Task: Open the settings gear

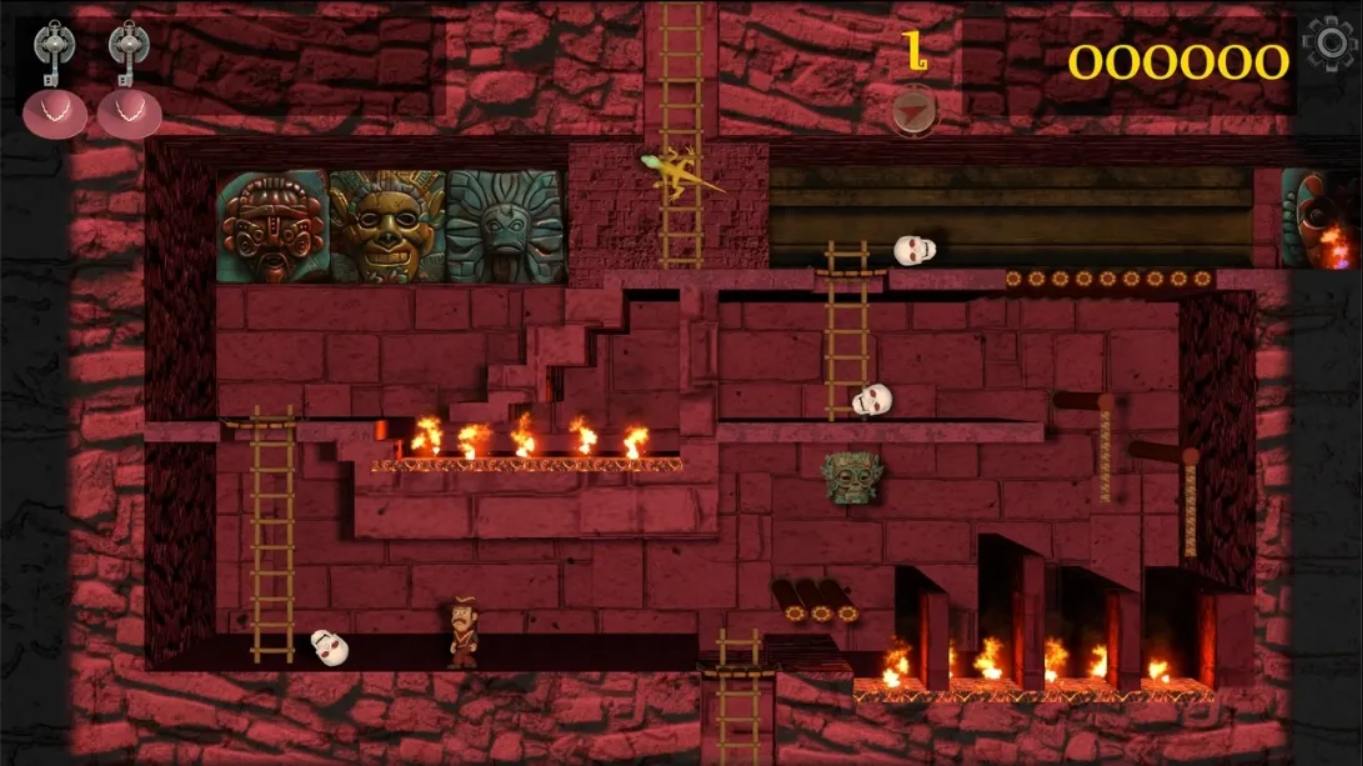Action: pos(1330,42)
